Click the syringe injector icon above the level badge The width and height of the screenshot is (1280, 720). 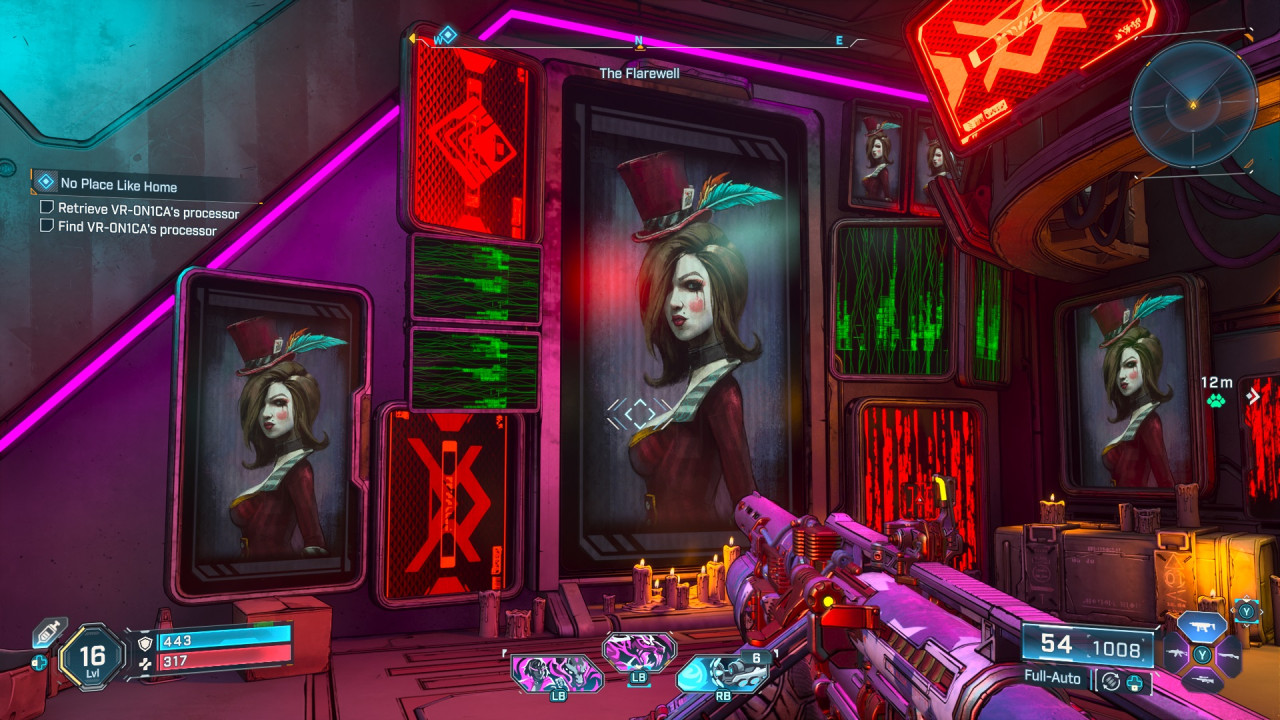[47, 631]
